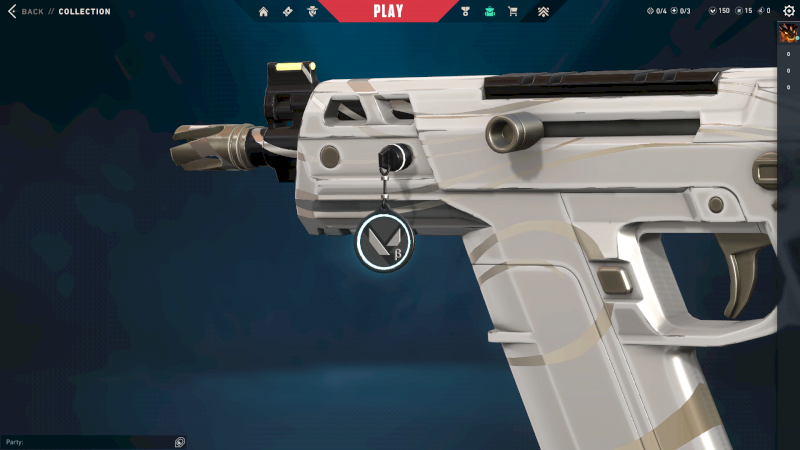Click the red PLAY button
800x450 pixels.
click(x=388, y=11)
